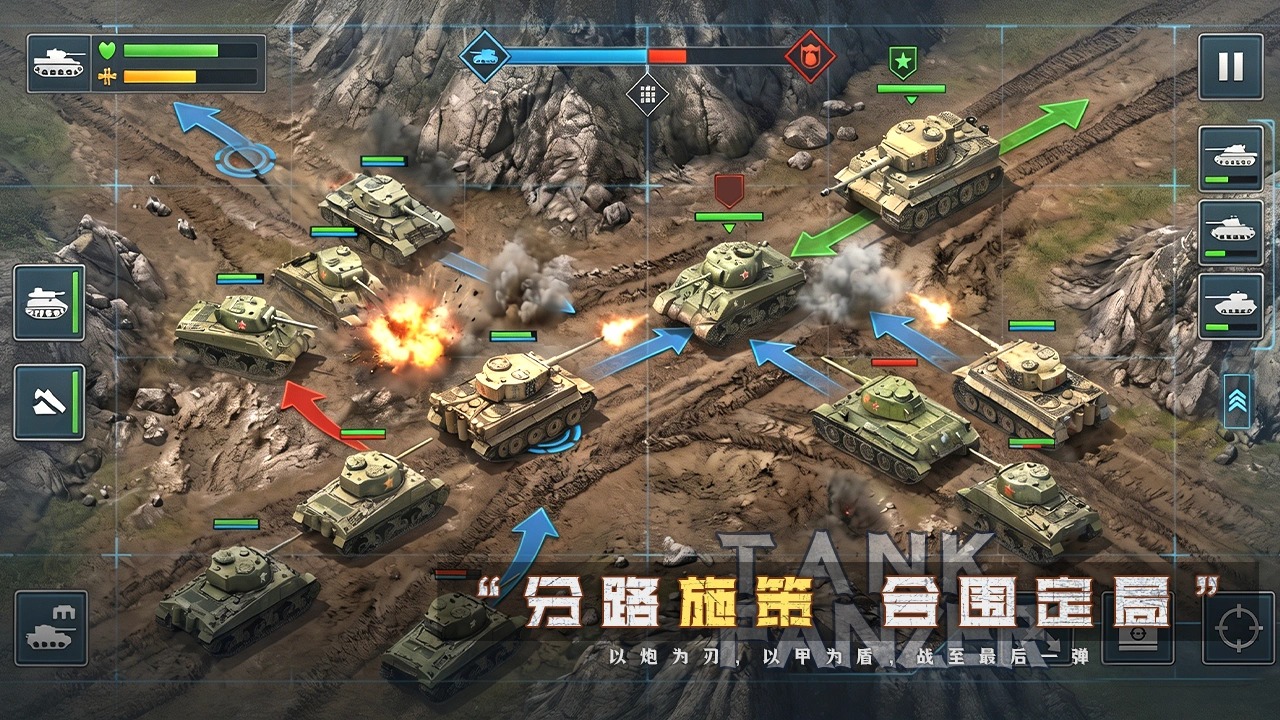Click the diamond grid icon under the score bar
1280x720 pixels.
point(647,95)
